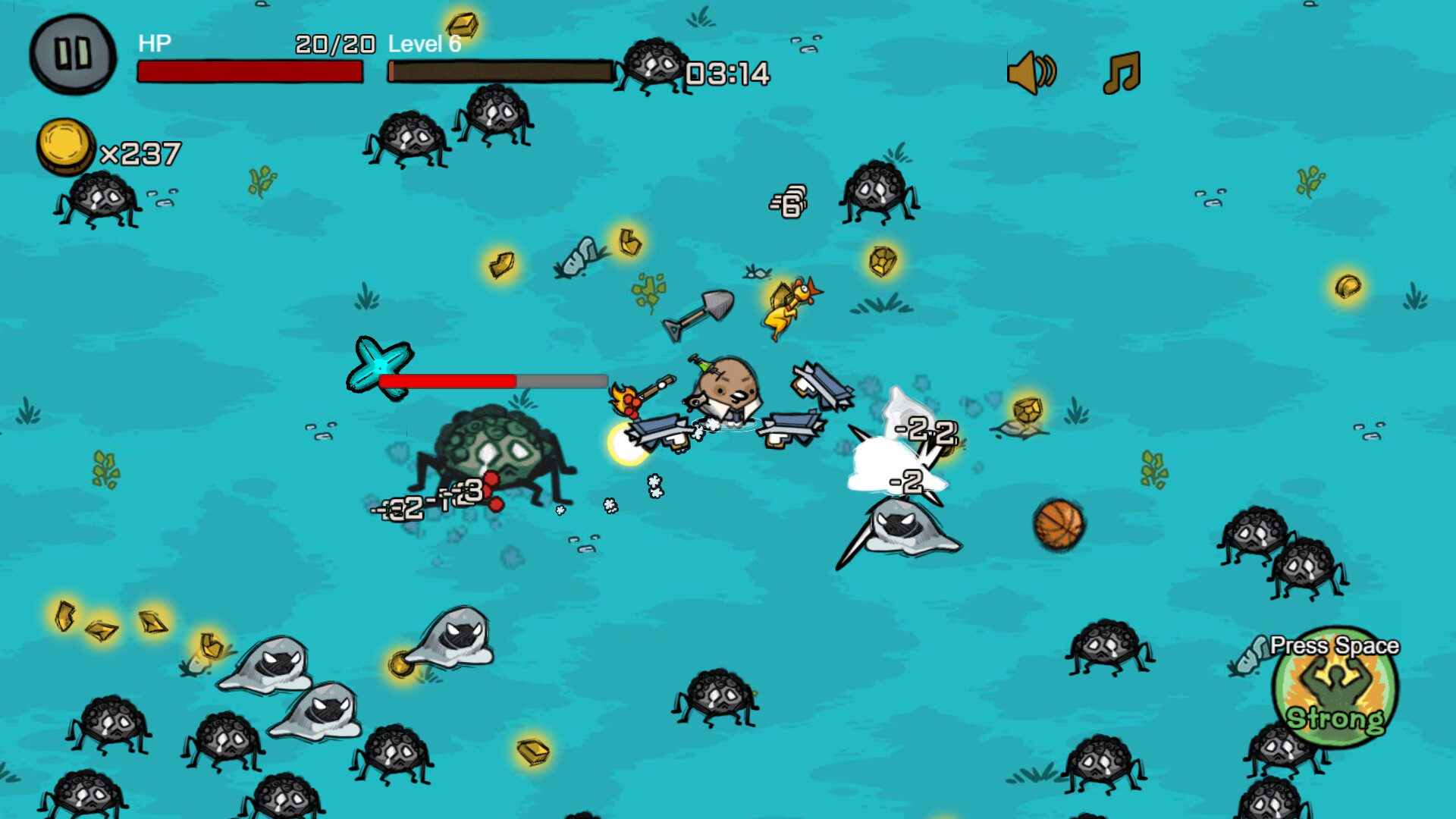Click the 20/20 health counter text
The height and width of the screenshot is (819, 1456).
[x=334, y=44]
